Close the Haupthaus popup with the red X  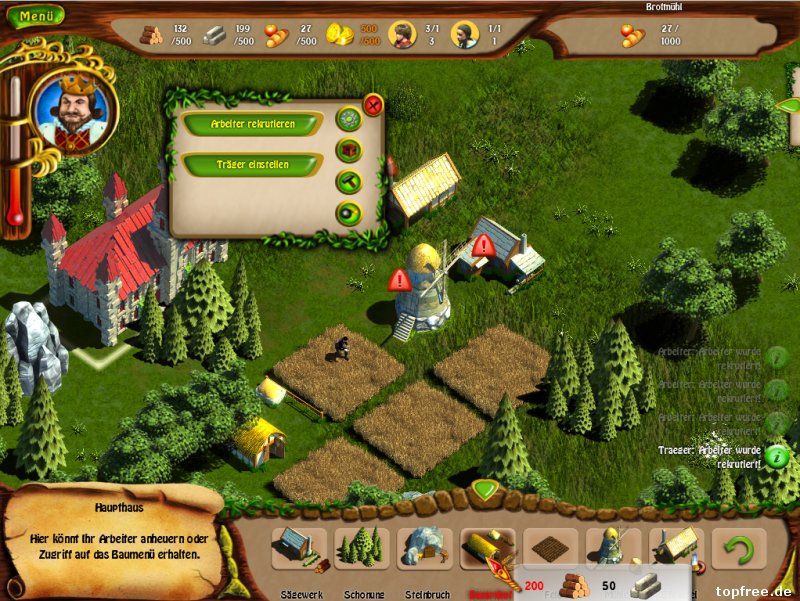pyautogui.click(x=373, y=104)
